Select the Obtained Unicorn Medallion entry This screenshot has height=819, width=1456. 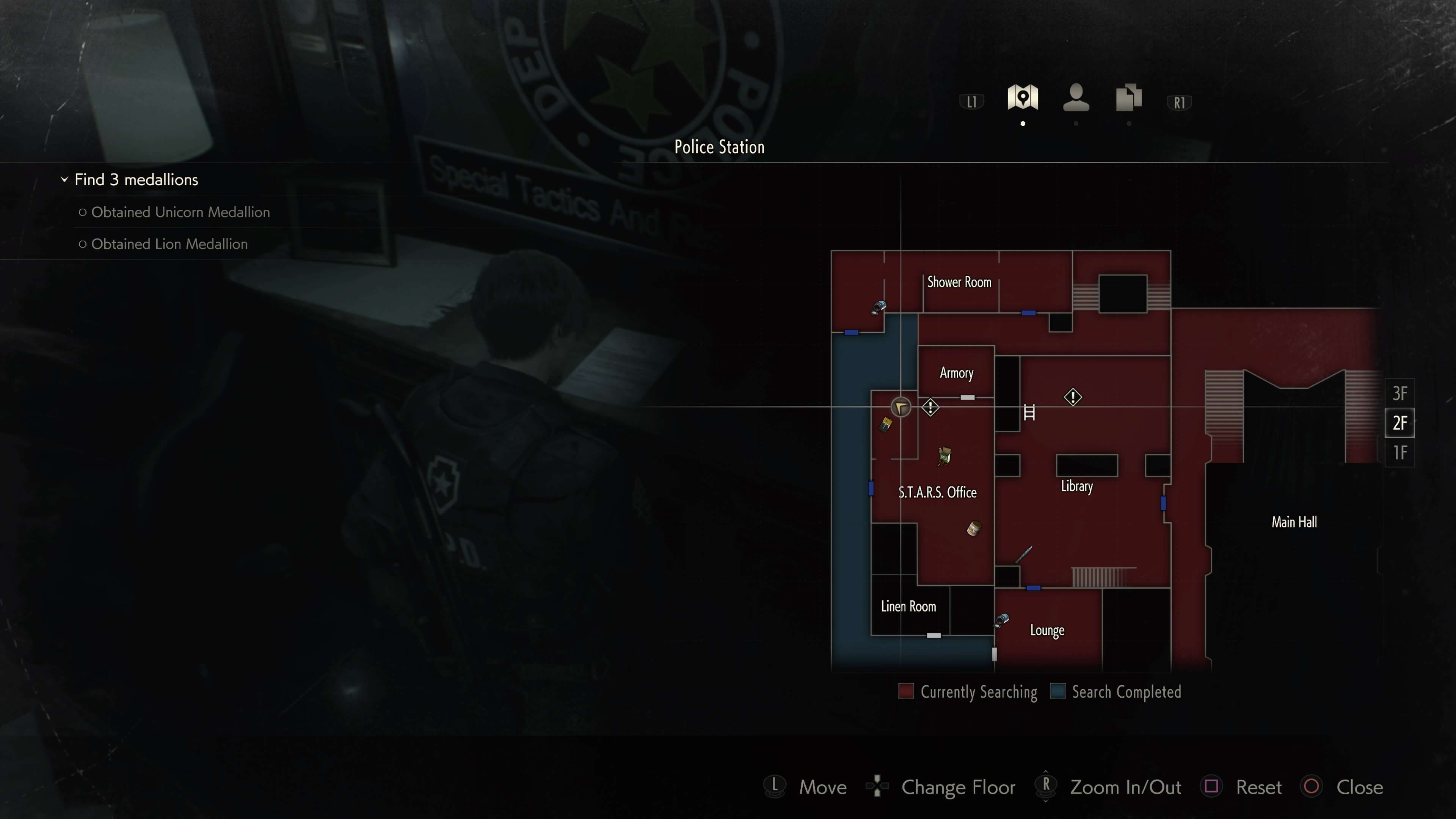click(x=180, y=212)
